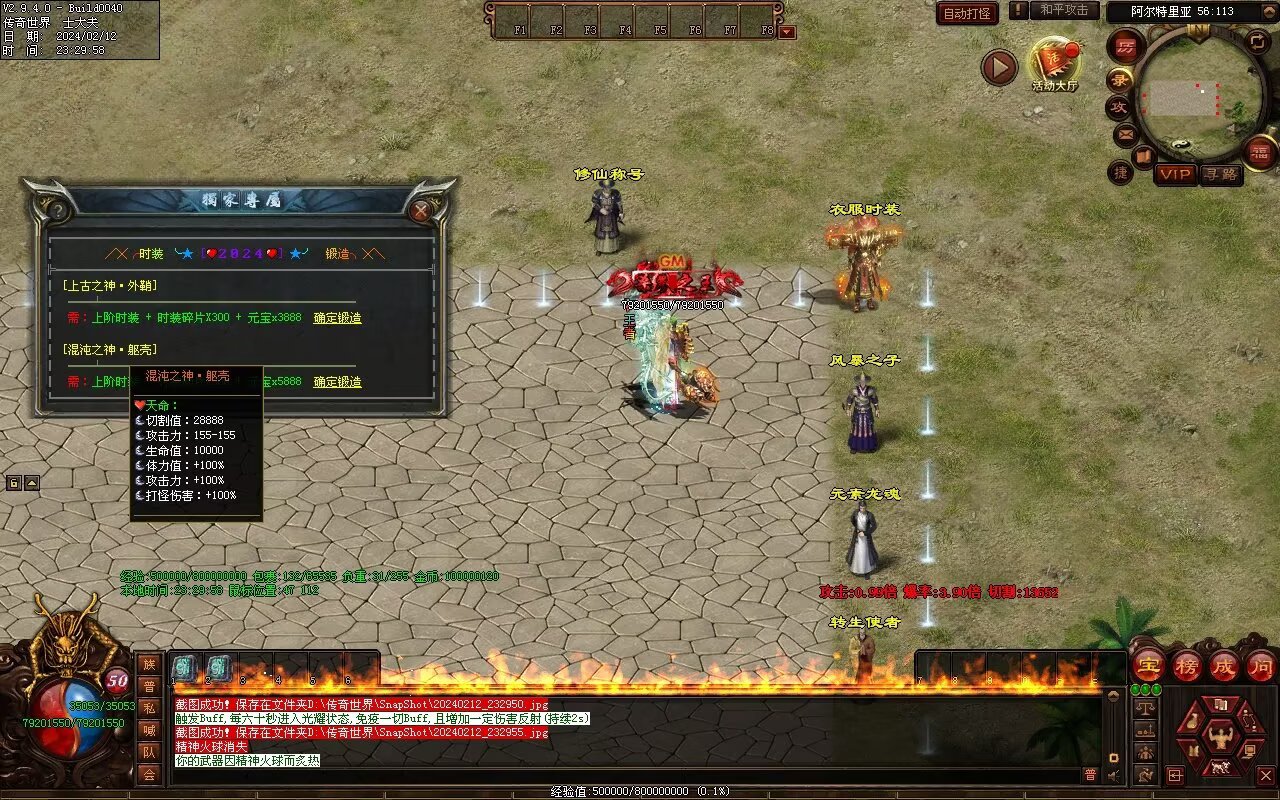This screenshot has height=800, width=1280.
Task: Close the 独家专属 forging window
Action: click(x=421, y=211)
